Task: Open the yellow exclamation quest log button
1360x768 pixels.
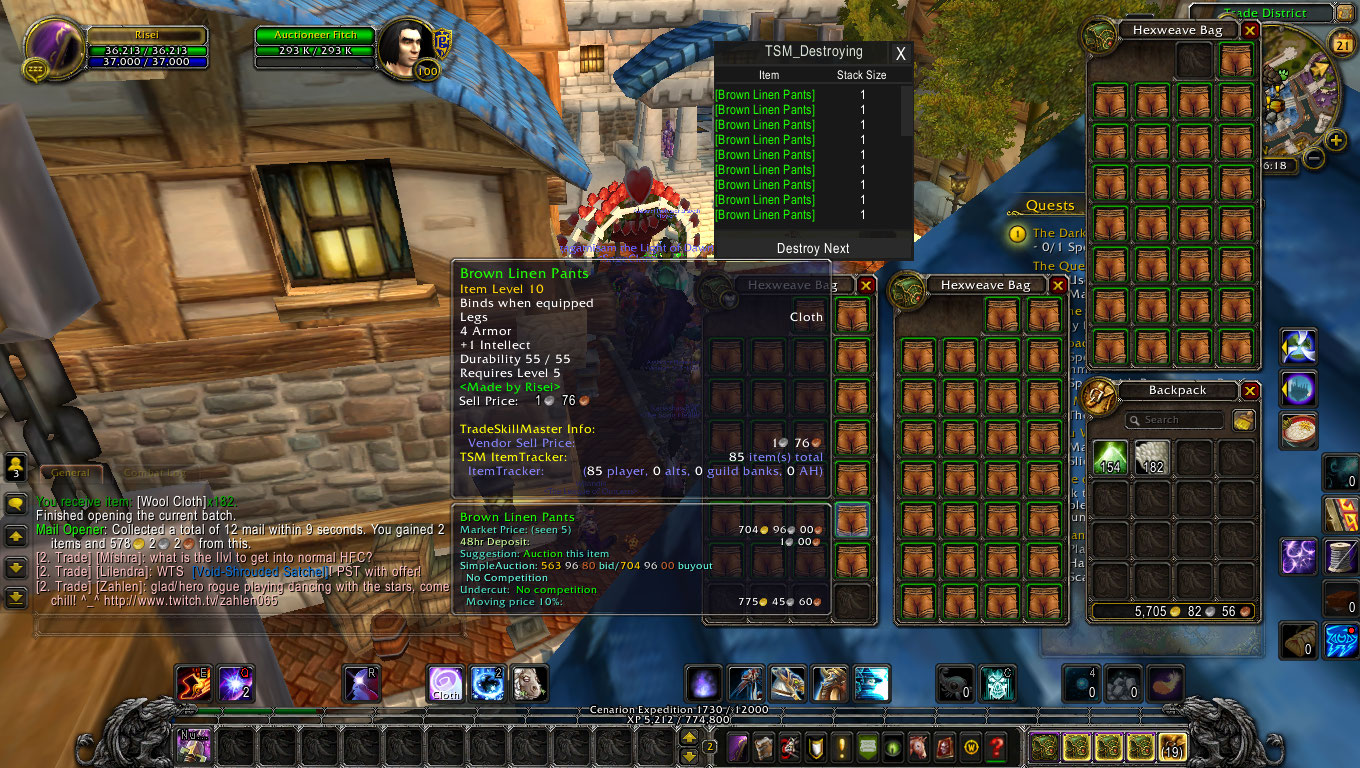Action: (x=843, y=746)
